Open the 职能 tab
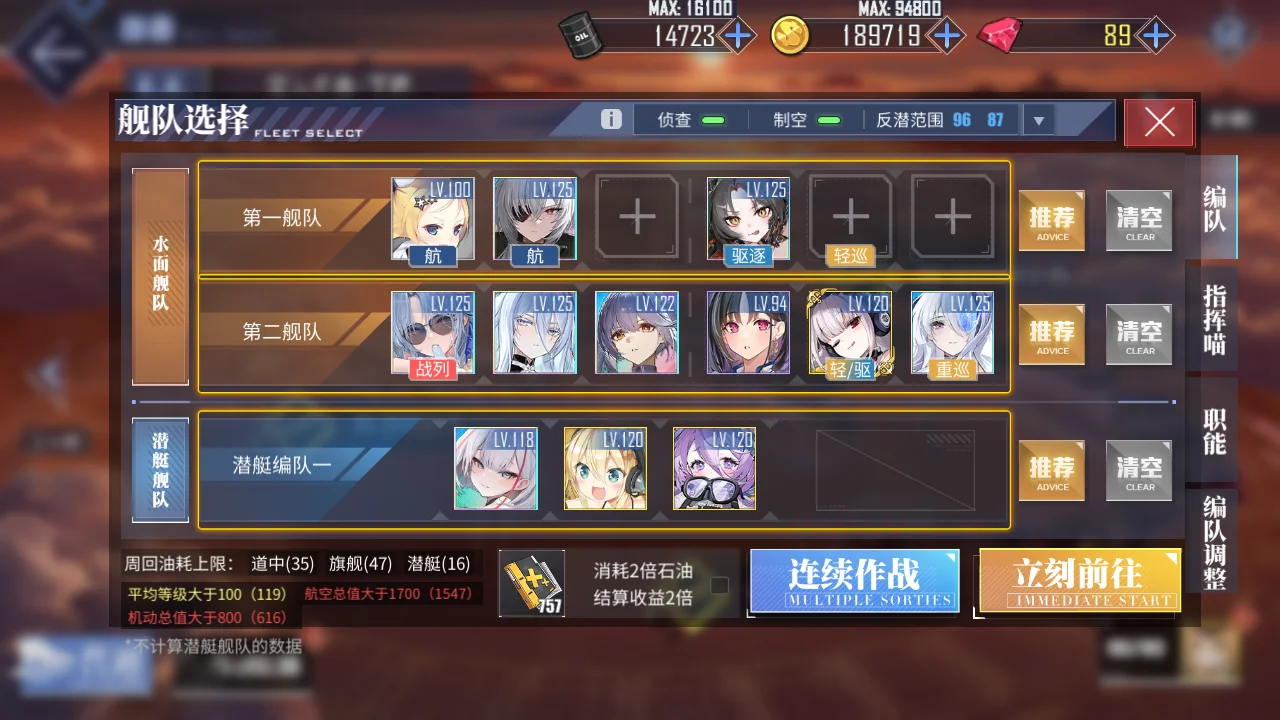 tap(1214, 431)
